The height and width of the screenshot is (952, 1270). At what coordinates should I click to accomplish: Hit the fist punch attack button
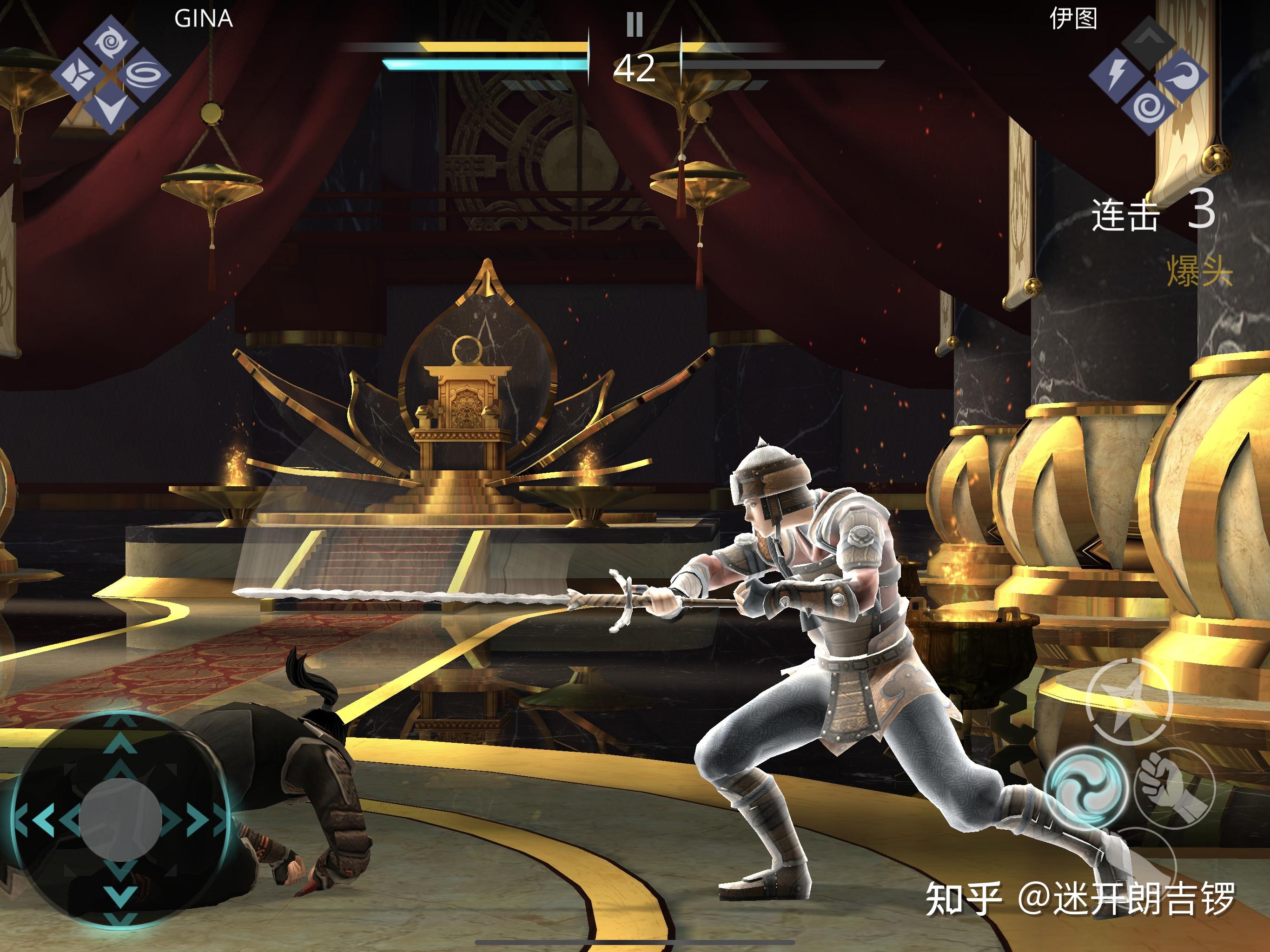point(1171,787)
